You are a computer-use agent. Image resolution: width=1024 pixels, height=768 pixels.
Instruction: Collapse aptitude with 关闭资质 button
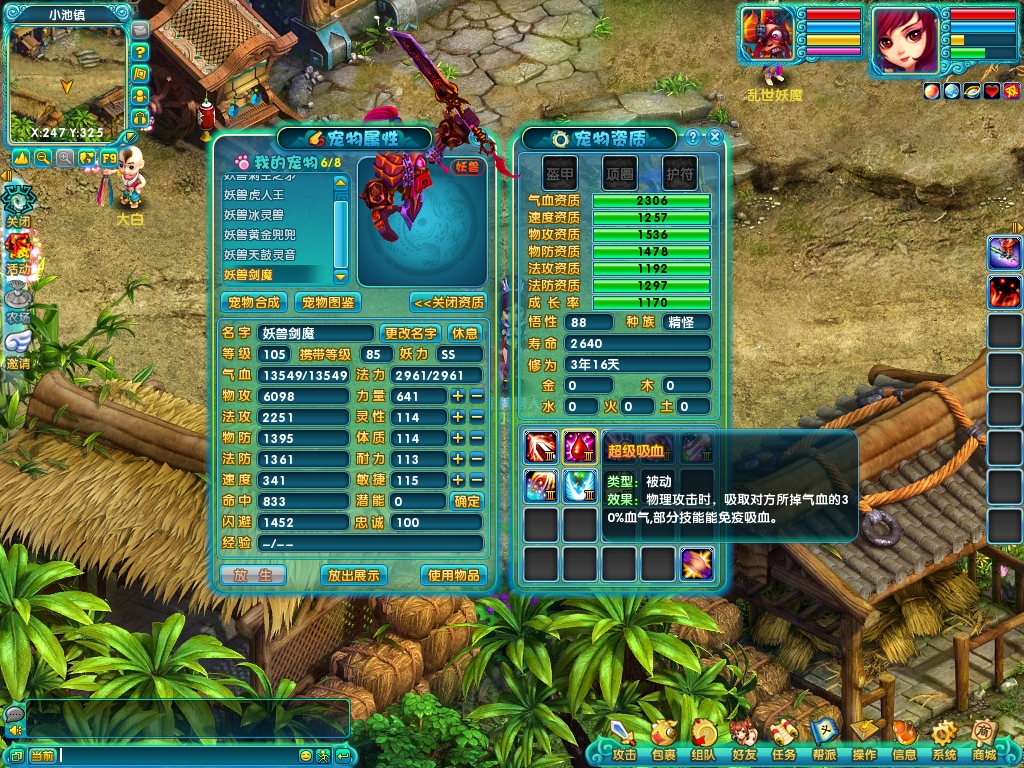(x=447, y=302)
